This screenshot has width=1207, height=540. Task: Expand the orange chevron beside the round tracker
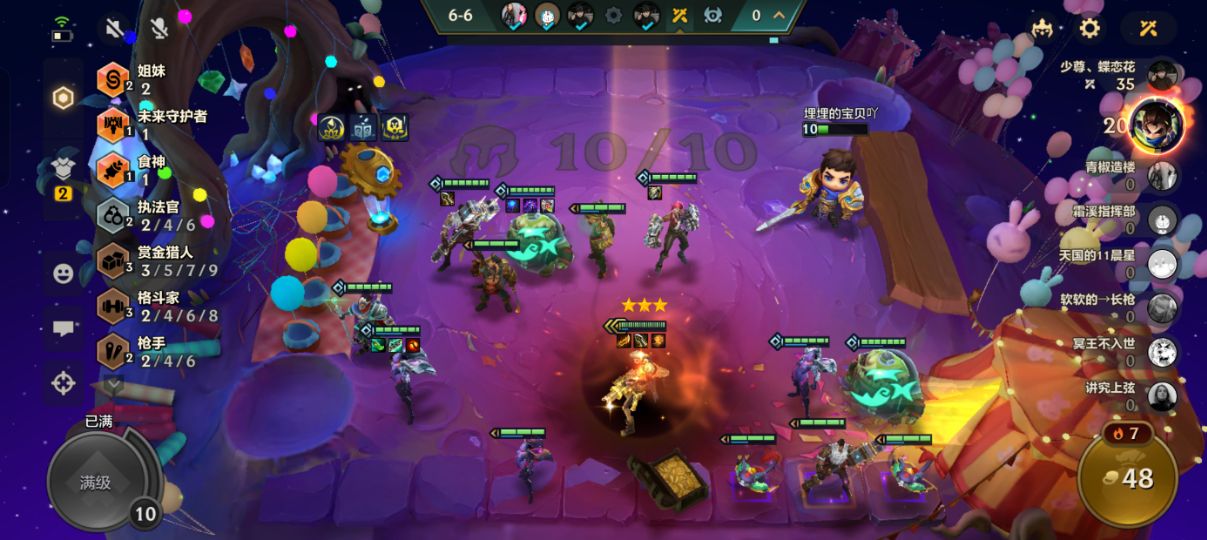[777, 15]
